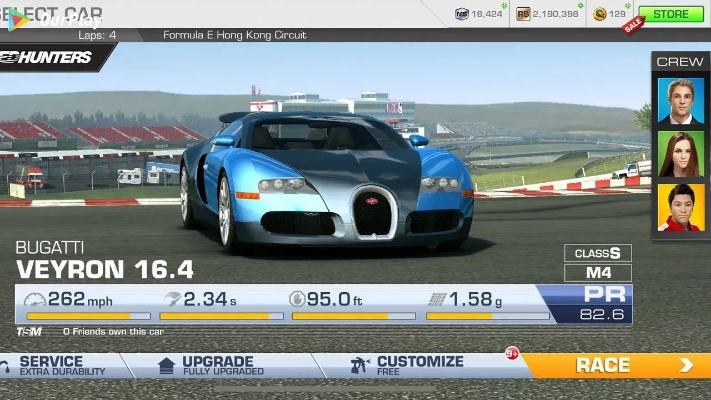
Task: Open the Upgrade menu
Action: pos(216,365)
